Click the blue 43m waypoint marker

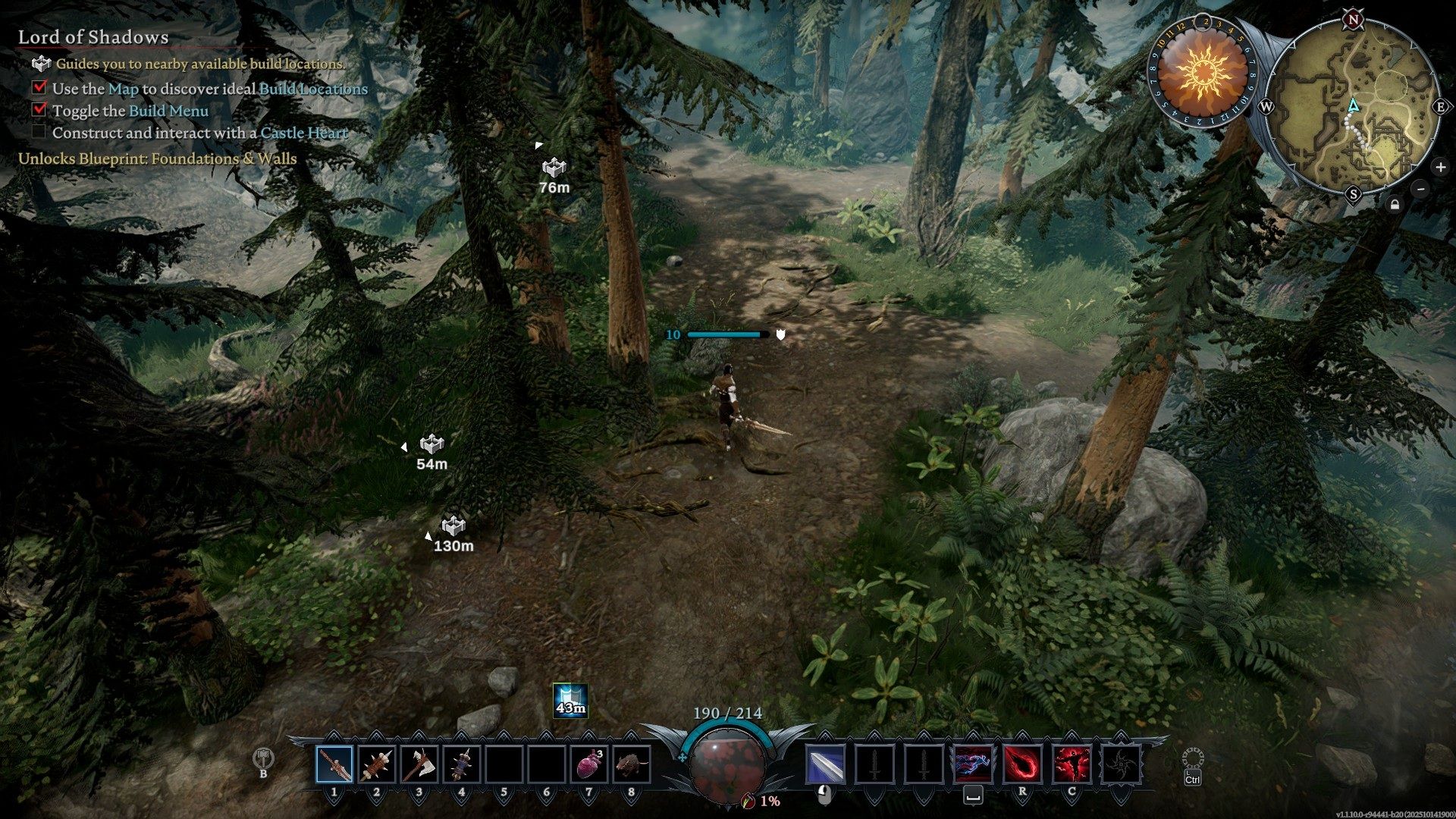click(570, 701)
